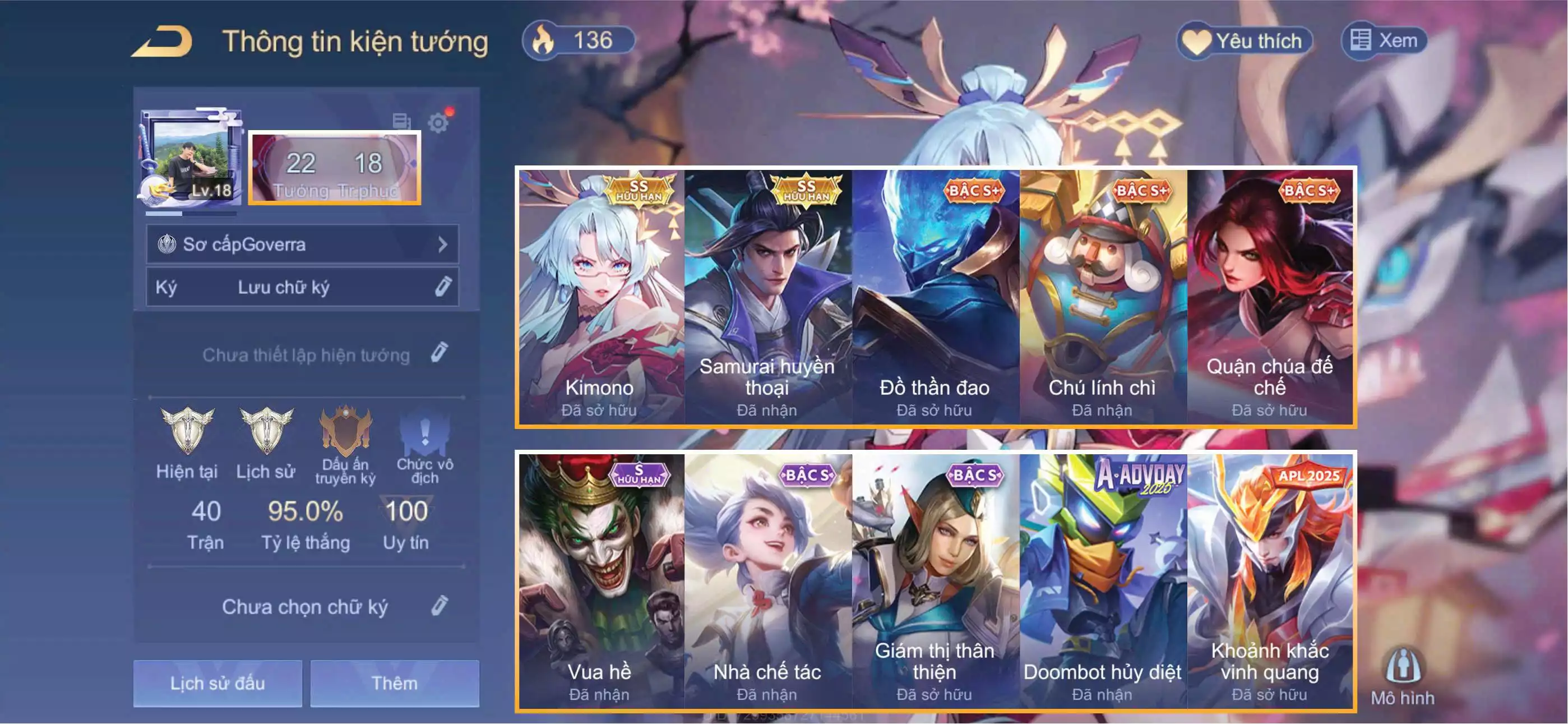Go back using the return arrow

pos(163,42)
